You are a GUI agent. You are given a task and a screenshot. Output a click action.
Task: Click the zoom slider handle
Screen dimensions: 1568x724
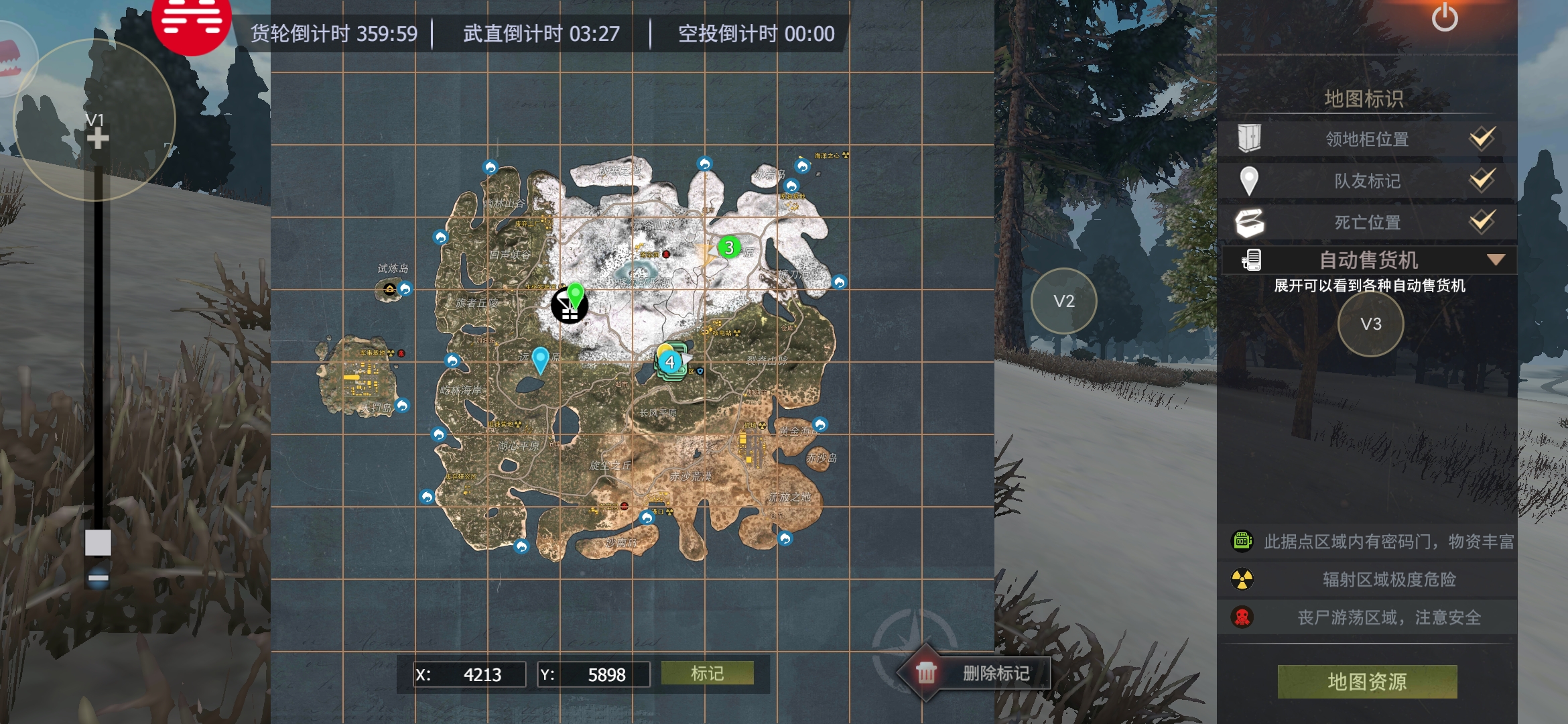[x=98, y=542]
